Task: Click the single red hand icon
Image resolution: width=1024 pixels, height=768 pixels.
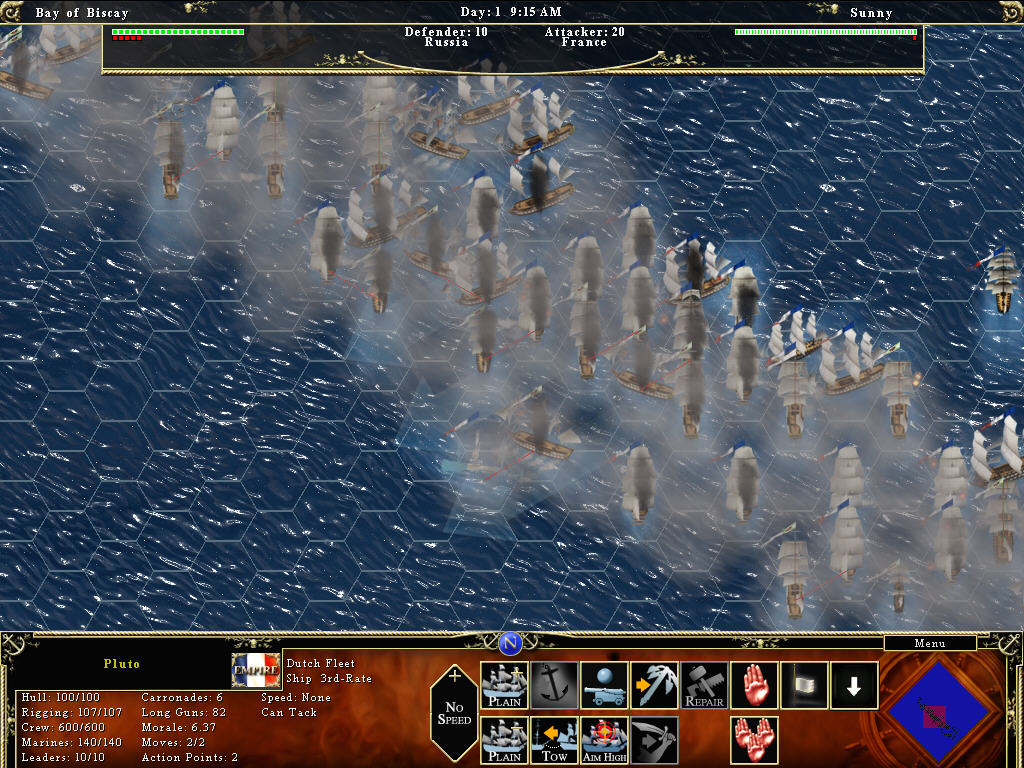Action: (x=754, y=685)
